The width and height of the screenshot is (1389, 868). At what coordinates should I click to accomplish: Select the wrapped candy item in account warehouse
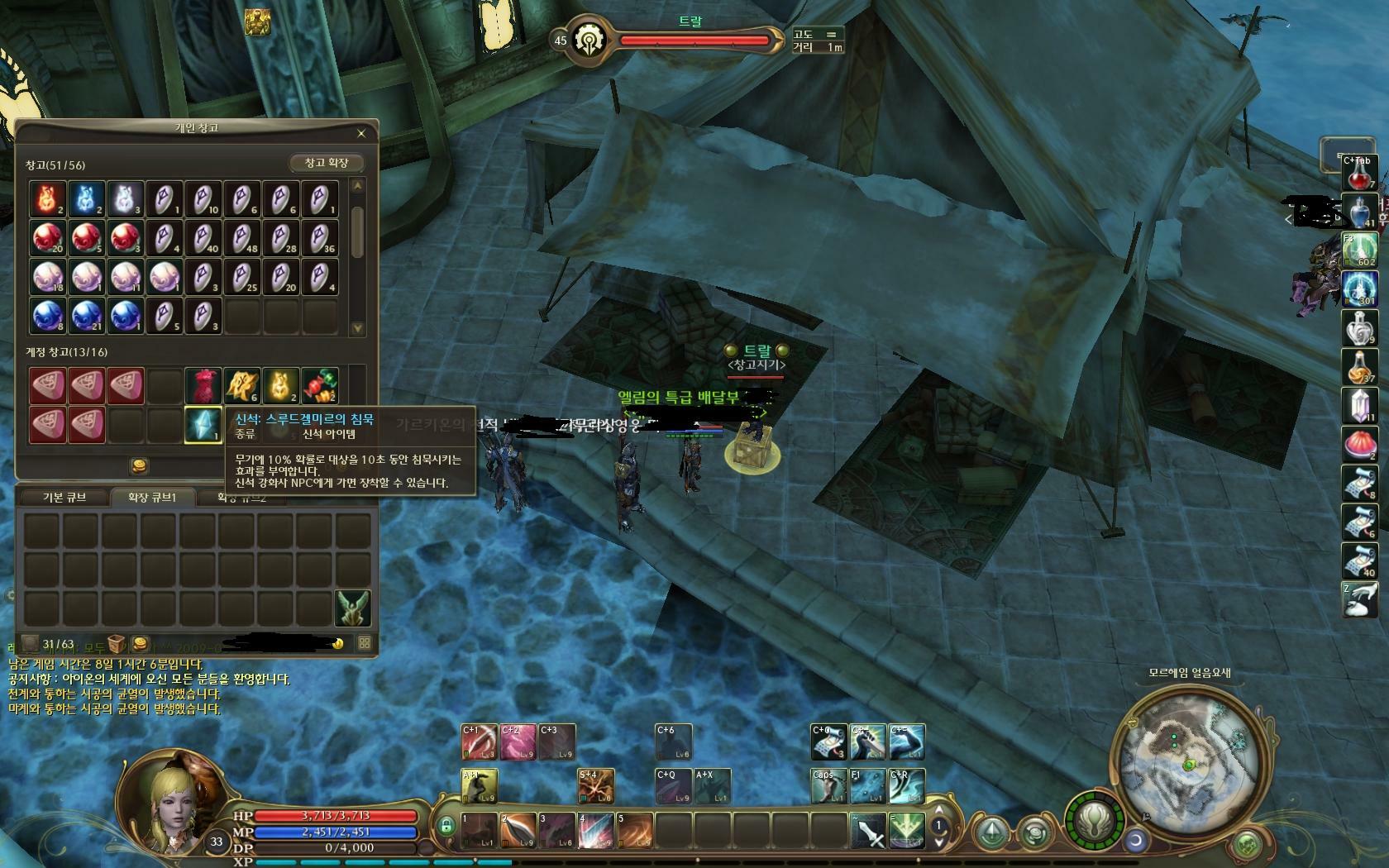pyautogui.click(x=319, y=386)
